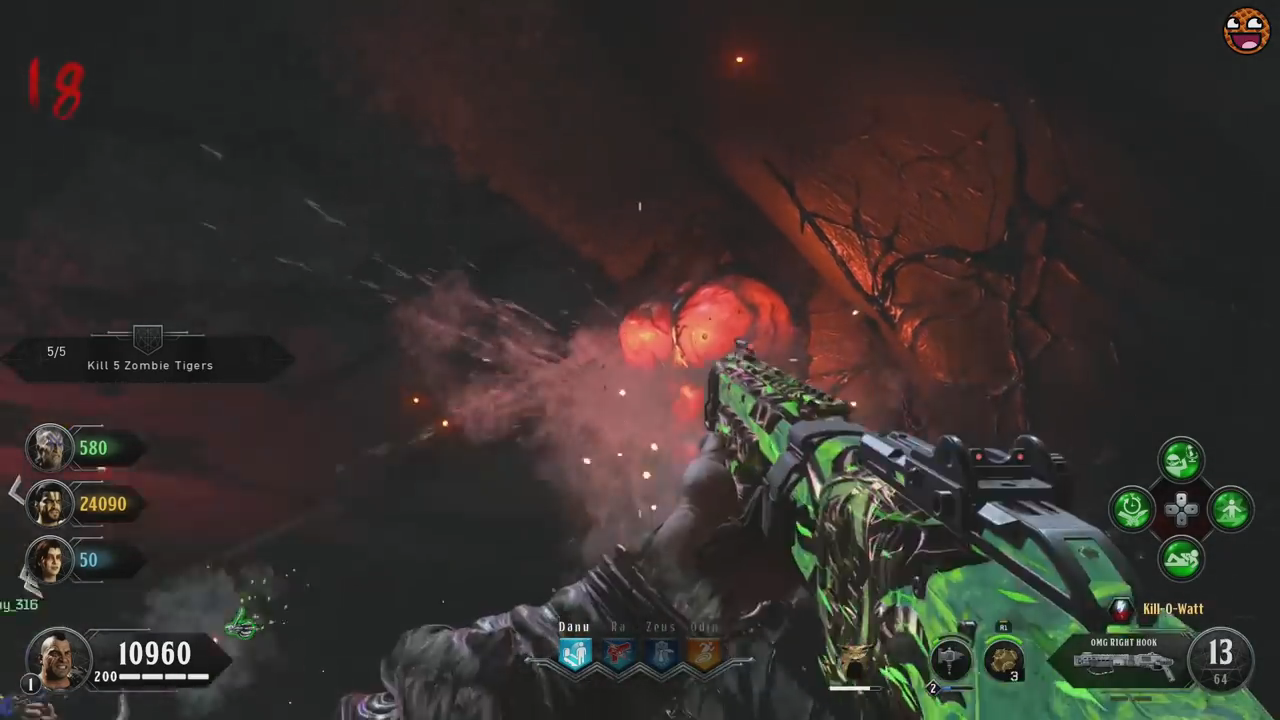Select the Danu perk icon
This screenshot has width=1280, height=720.
575,654
